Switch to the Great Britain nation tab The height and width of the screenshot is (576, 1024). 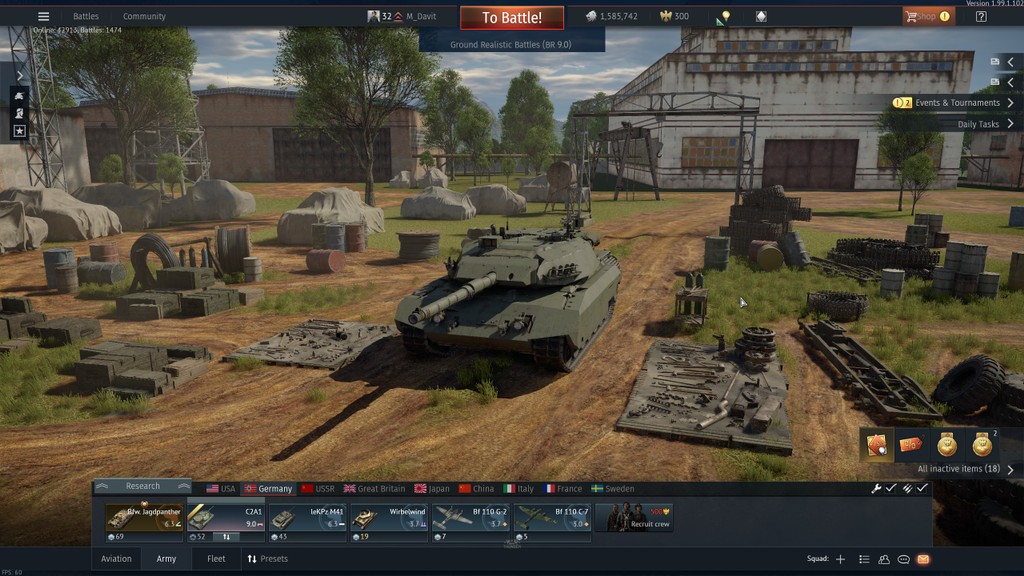(375, 489)
